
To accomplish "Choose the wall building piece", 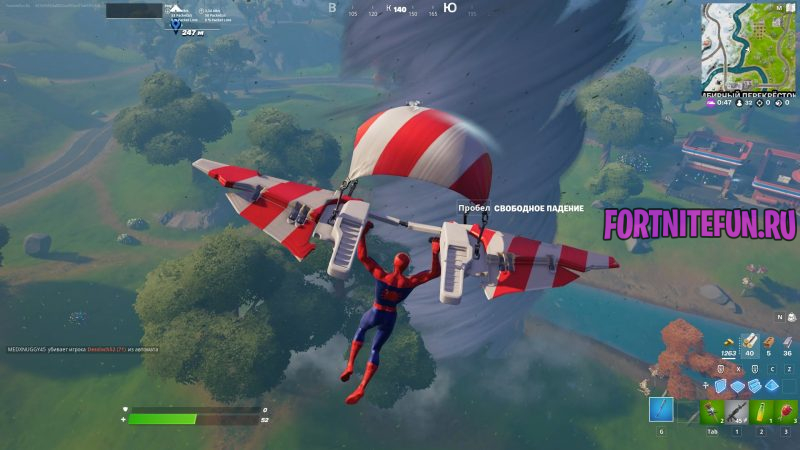I will 719,385.
